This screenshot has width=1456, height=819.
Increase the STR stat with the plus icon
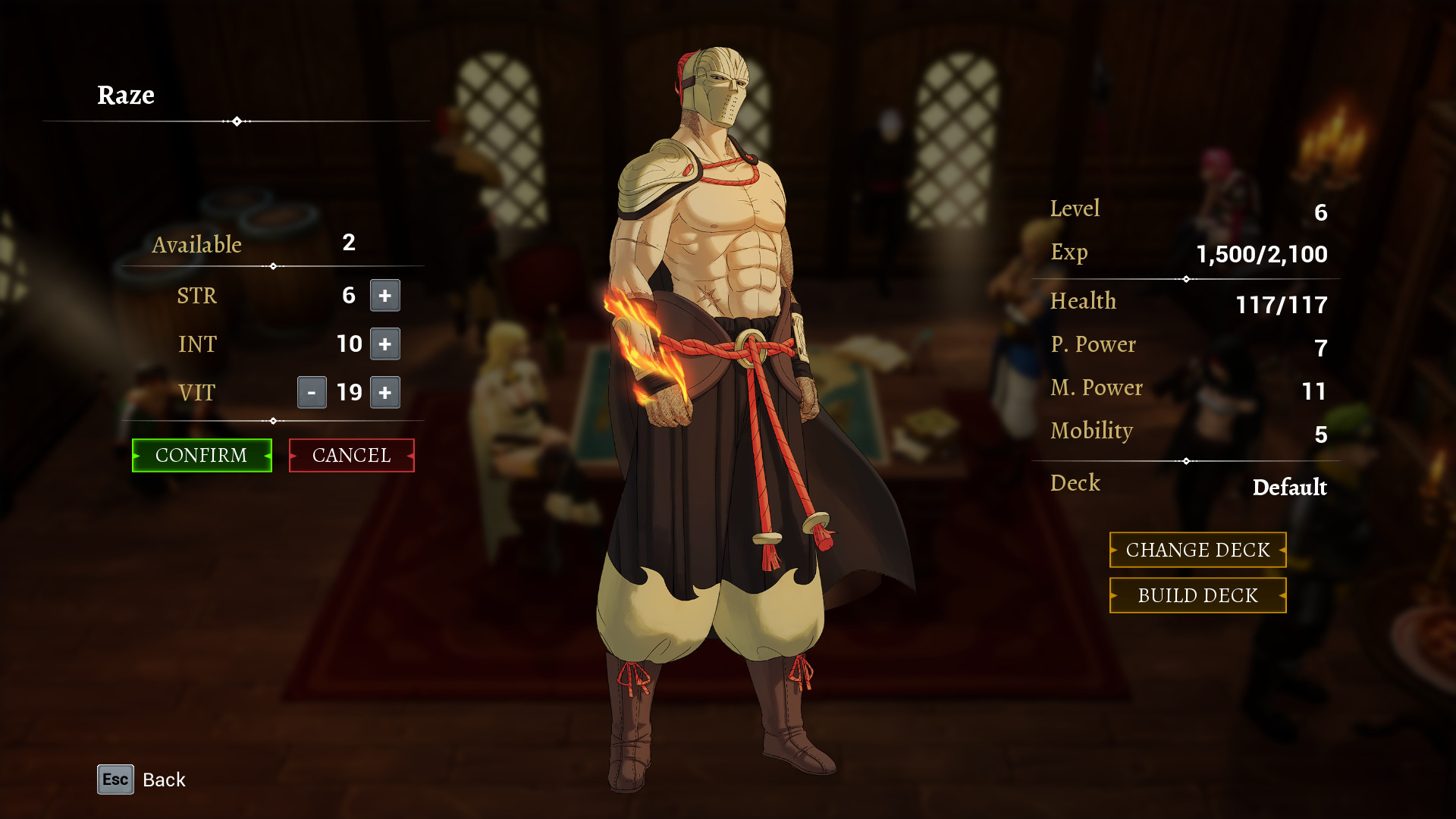pyautogui.click(x=384, y=296)
